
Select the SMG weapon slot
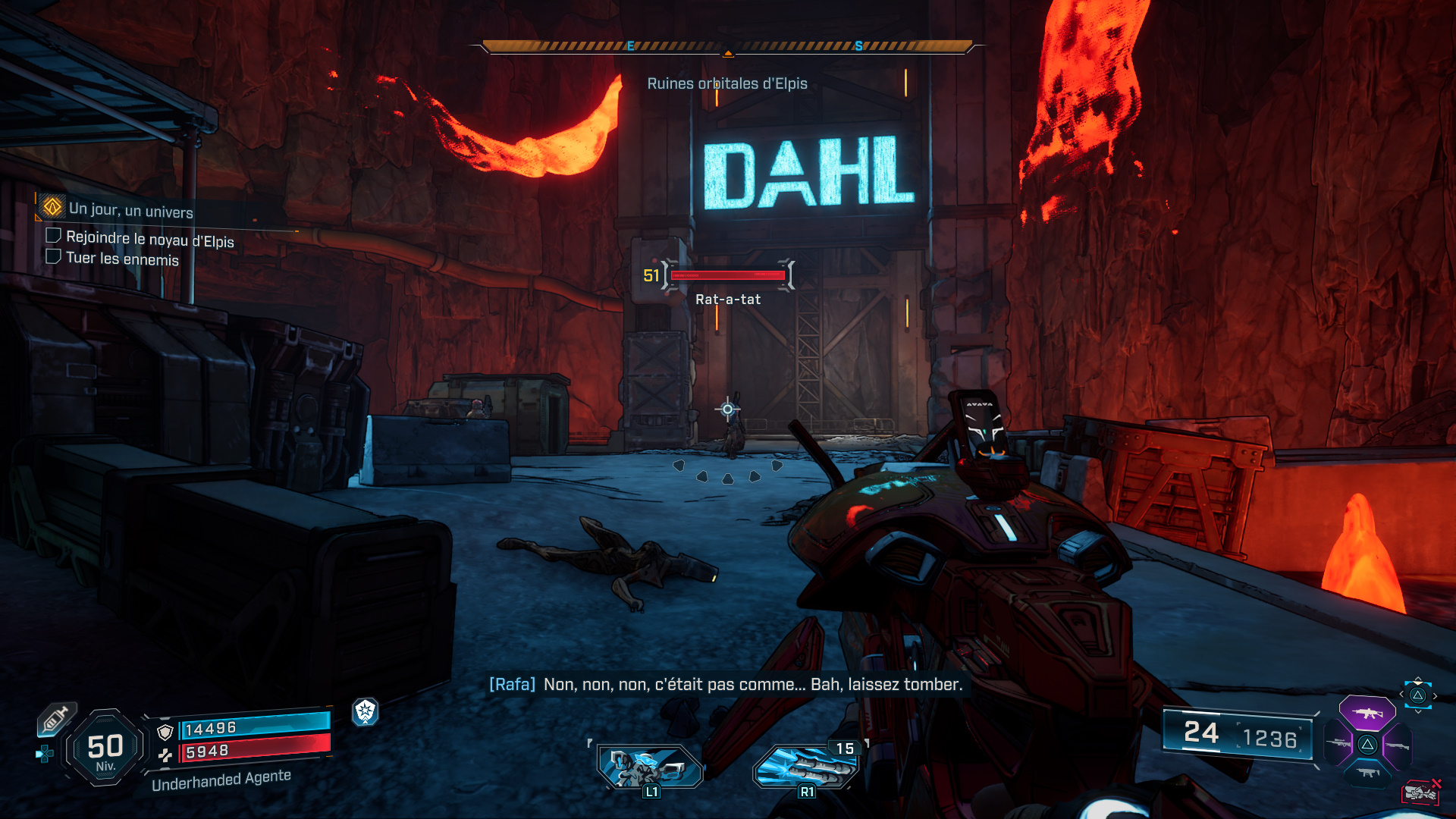(1368, 772)
